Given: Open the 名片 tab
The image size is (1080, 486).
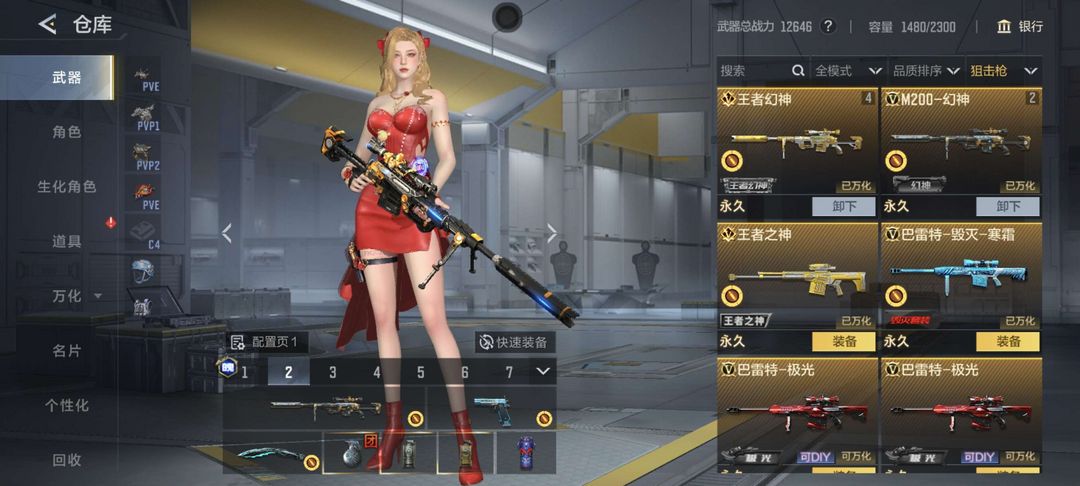Looking at the screenshot, I should (66, 351).
